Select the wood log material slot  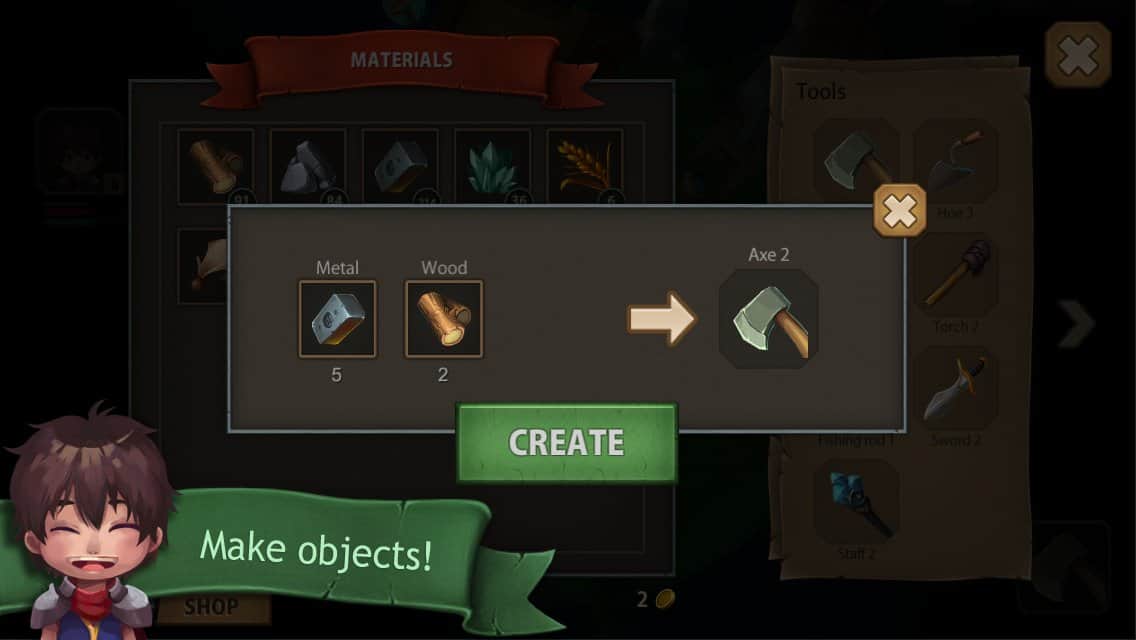coord(216,163)
